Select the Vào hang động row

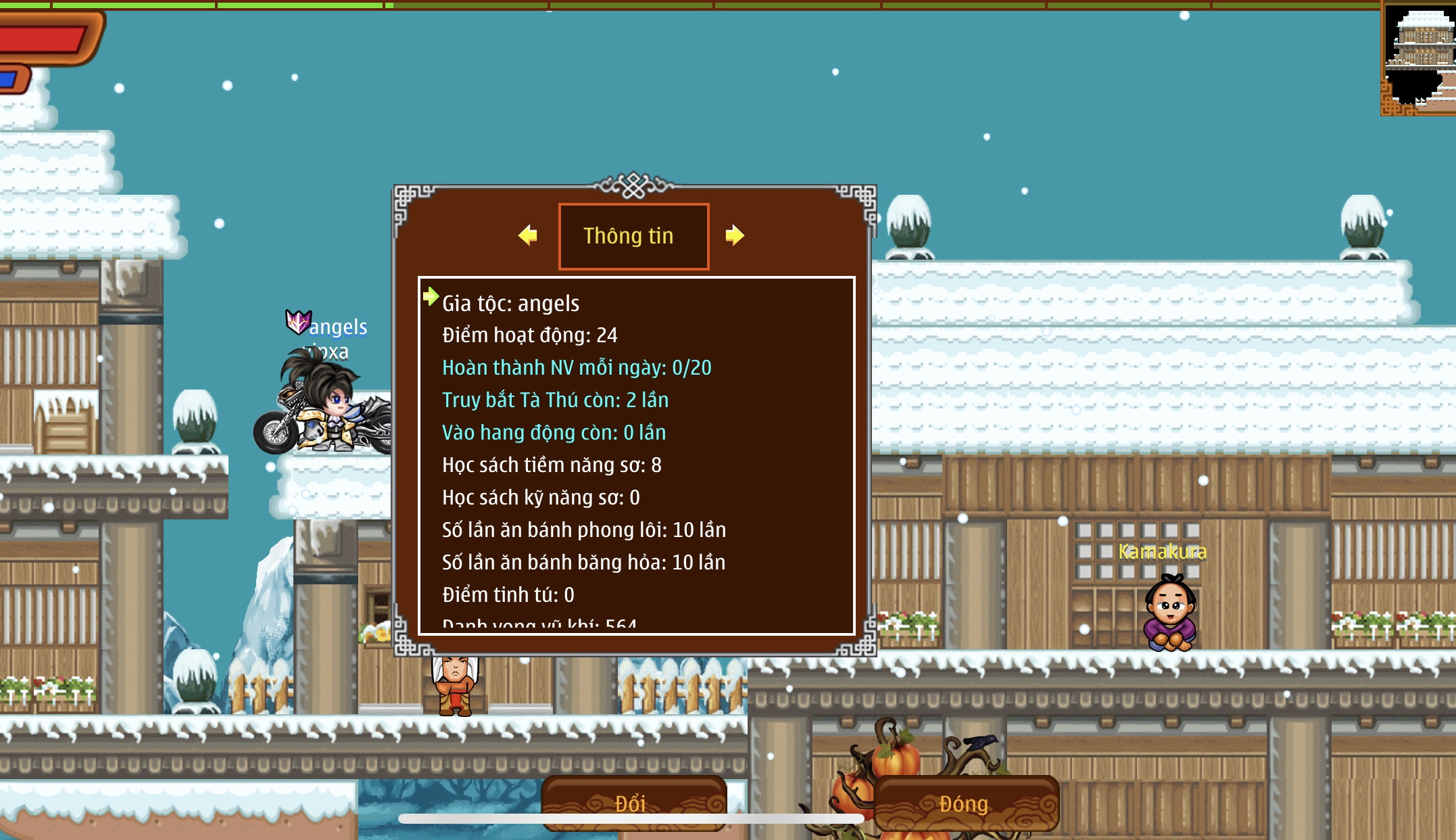[x=554, y=432]
